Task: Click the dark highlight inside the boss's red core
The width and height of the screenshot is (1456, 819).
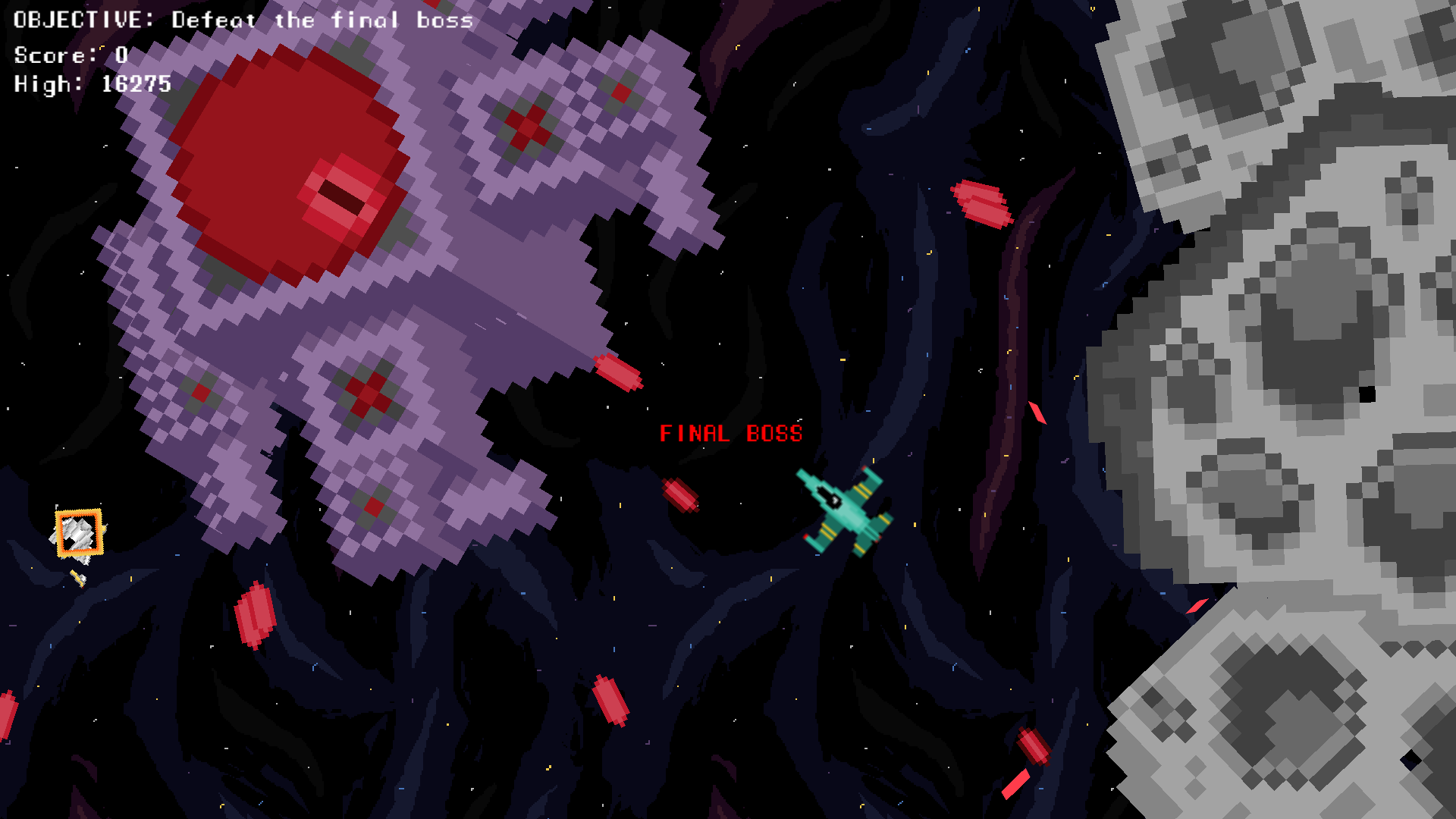Action: pyautogui.click(x=341, y=193)
